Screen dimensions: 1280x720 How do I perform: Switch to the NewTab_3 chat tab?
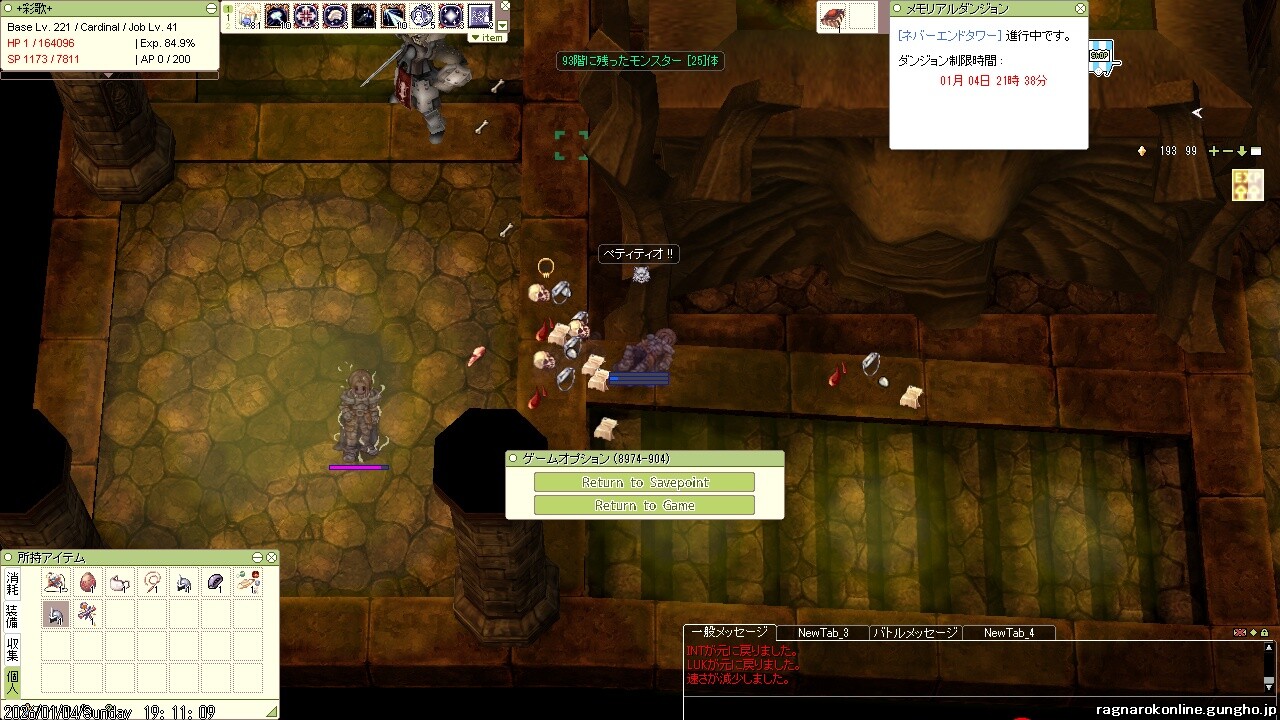tap(823, 633)
